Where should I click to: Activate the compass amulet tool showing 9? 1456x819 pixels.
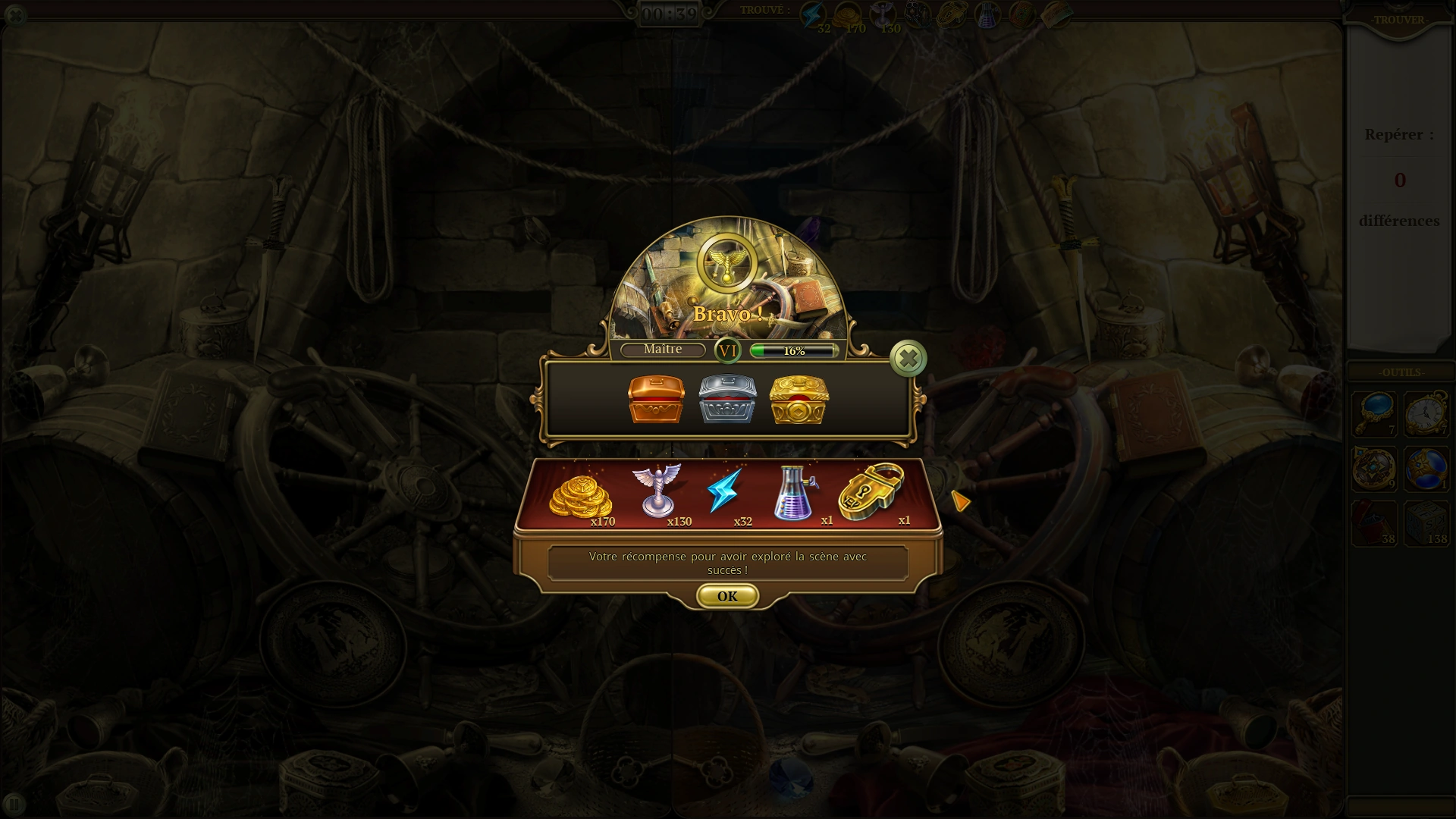[1374, 469]
